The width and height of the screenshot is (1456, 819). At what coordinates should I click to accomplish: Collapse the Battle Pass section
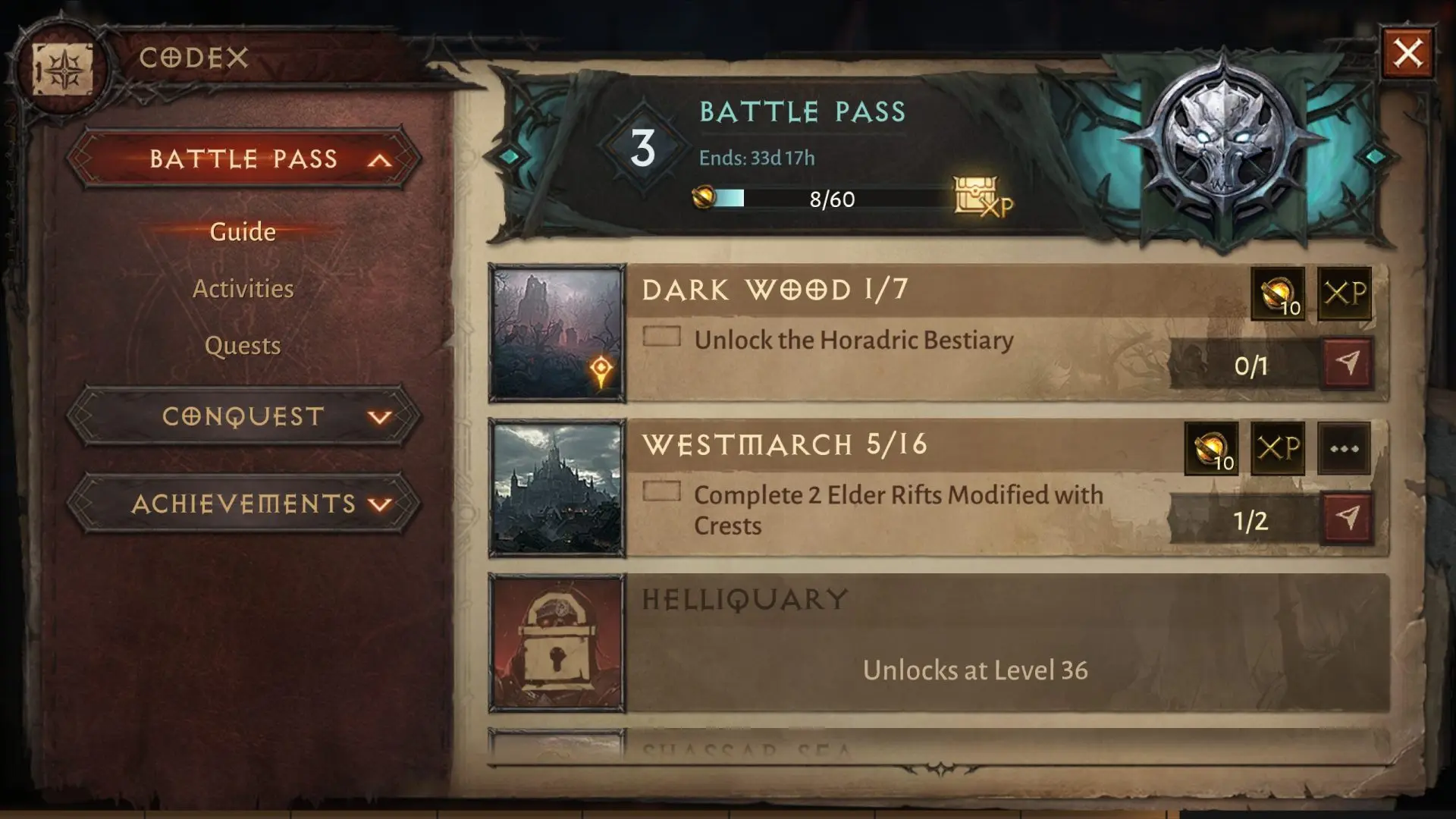coord(243,159)
